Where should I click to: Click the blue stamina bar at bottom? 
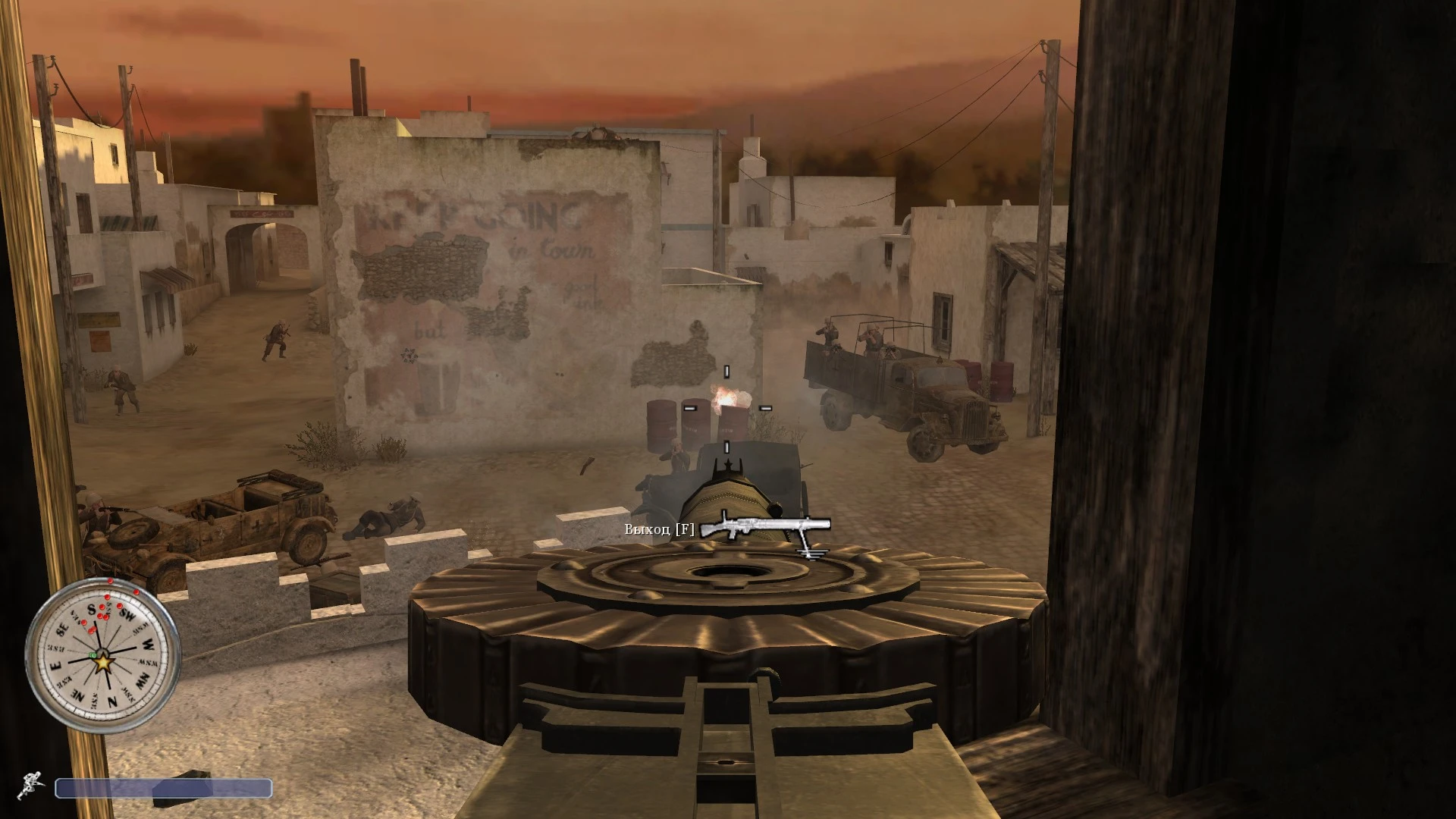(165, 789)
